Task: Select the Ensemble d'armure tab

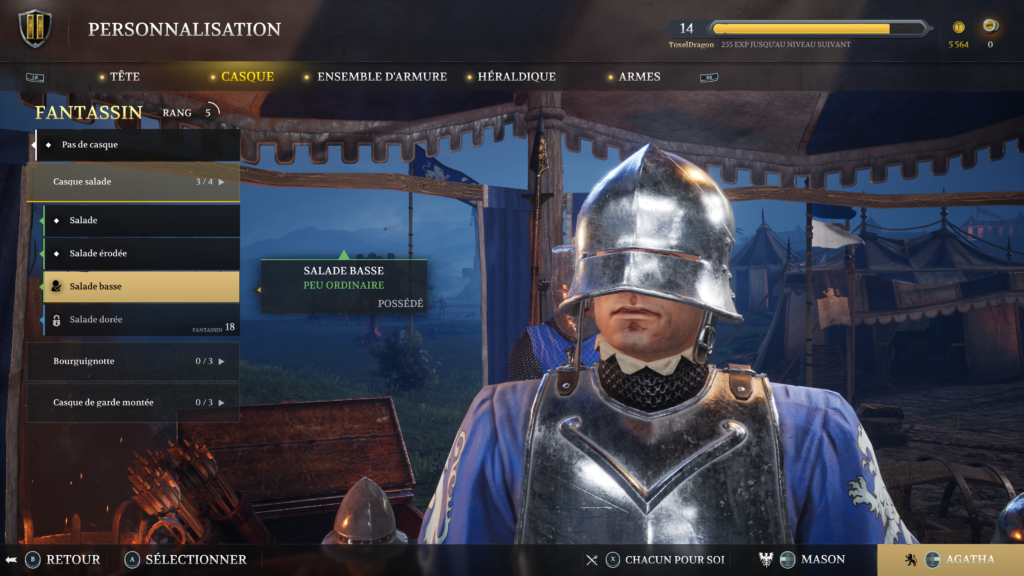Action: point(381,76)
